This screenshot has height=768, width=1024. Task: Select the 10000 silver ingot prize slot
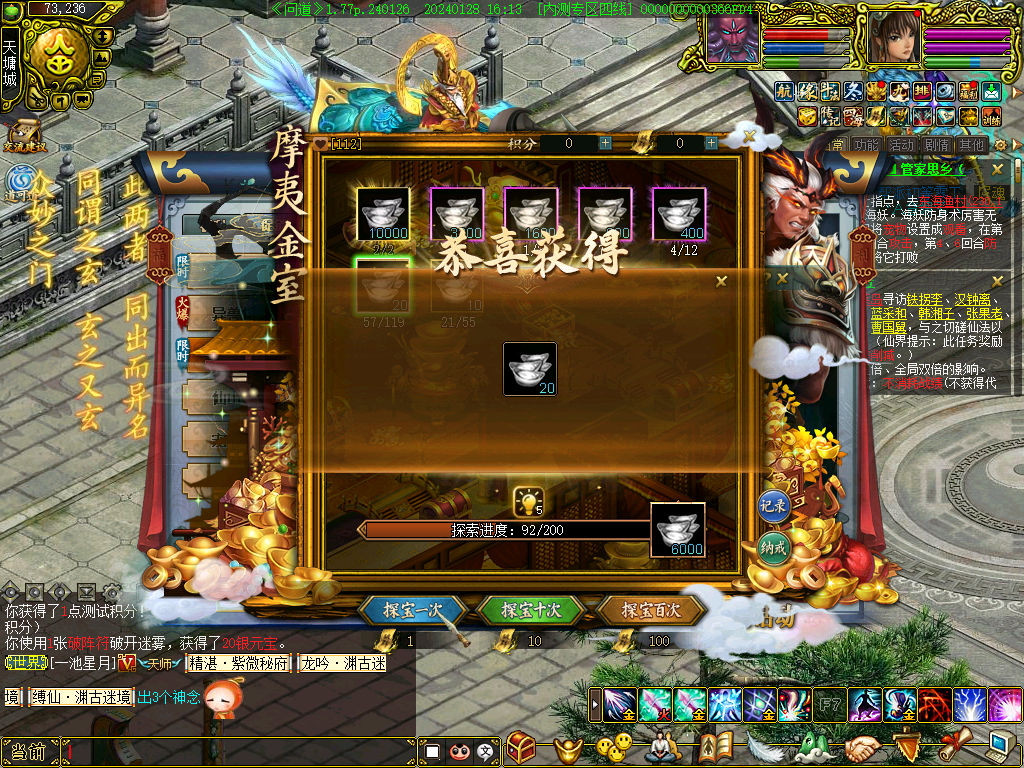point(383,214)
